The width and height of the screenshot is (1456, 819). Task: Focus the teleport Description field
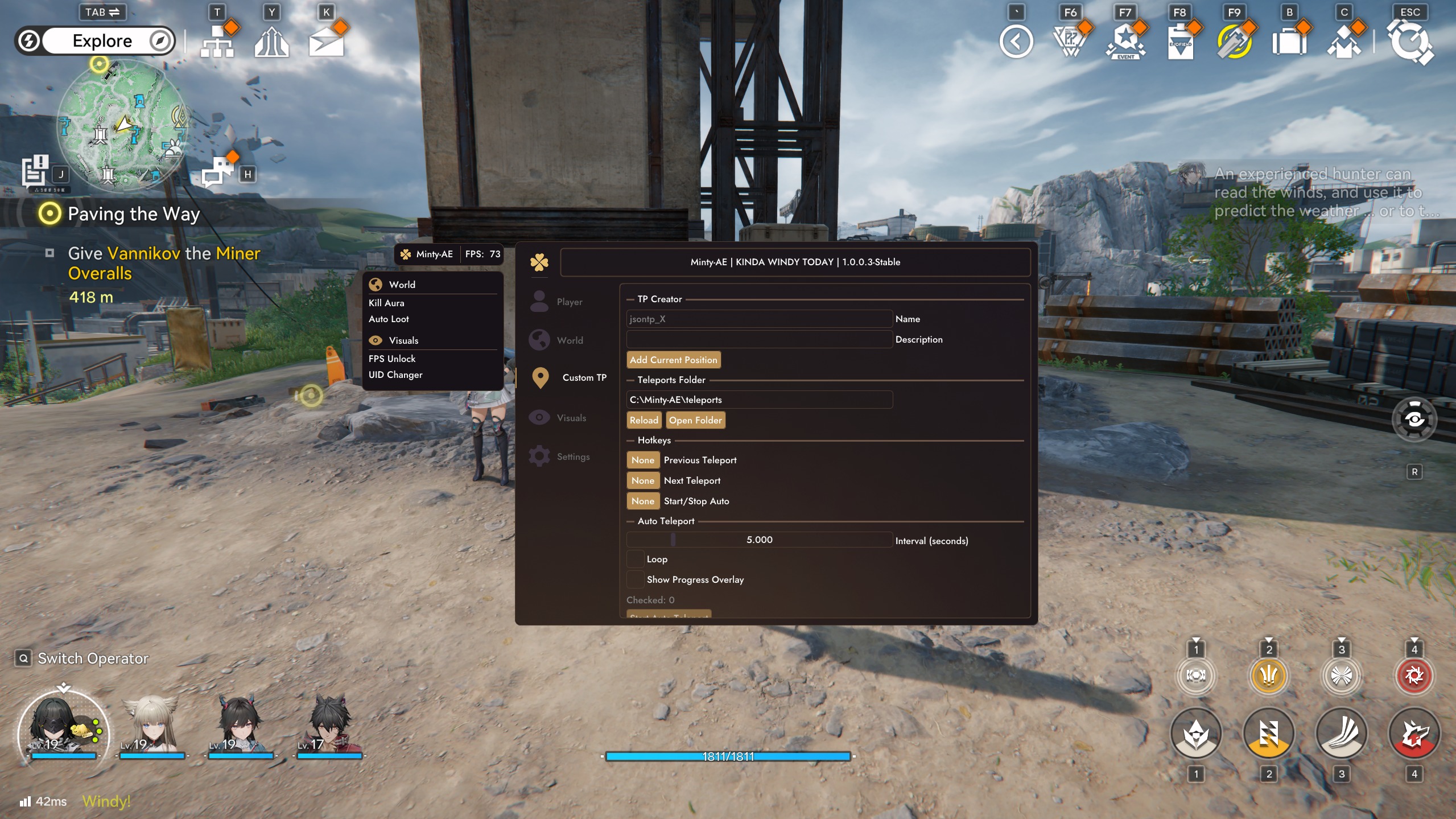click(758, 339)
